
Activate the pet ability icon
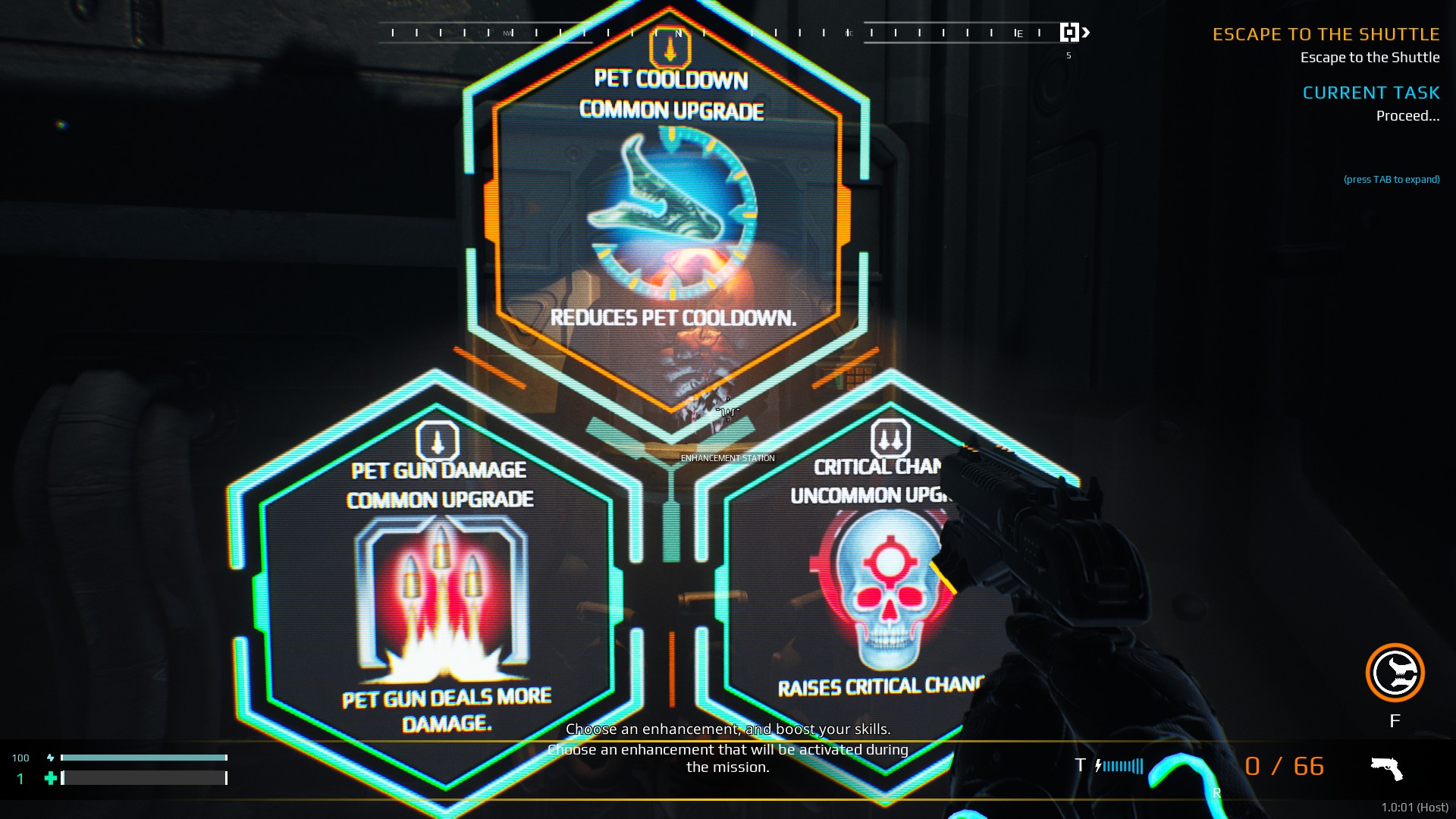1395,673
